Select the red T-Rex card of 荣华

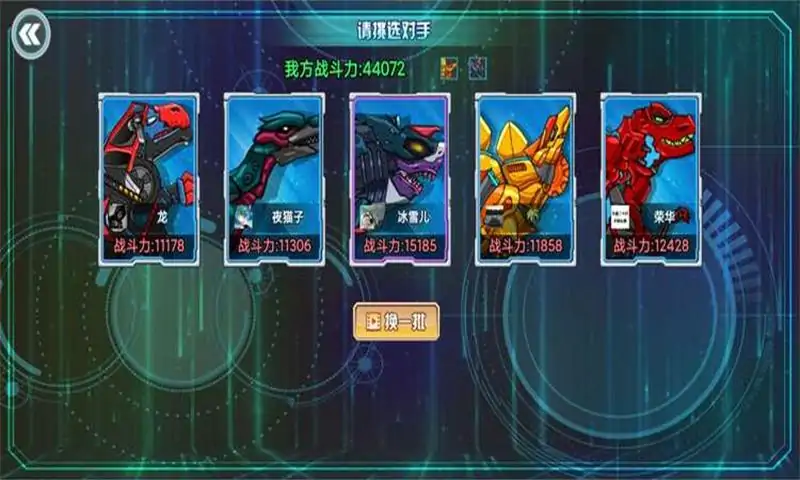[650, 179]
